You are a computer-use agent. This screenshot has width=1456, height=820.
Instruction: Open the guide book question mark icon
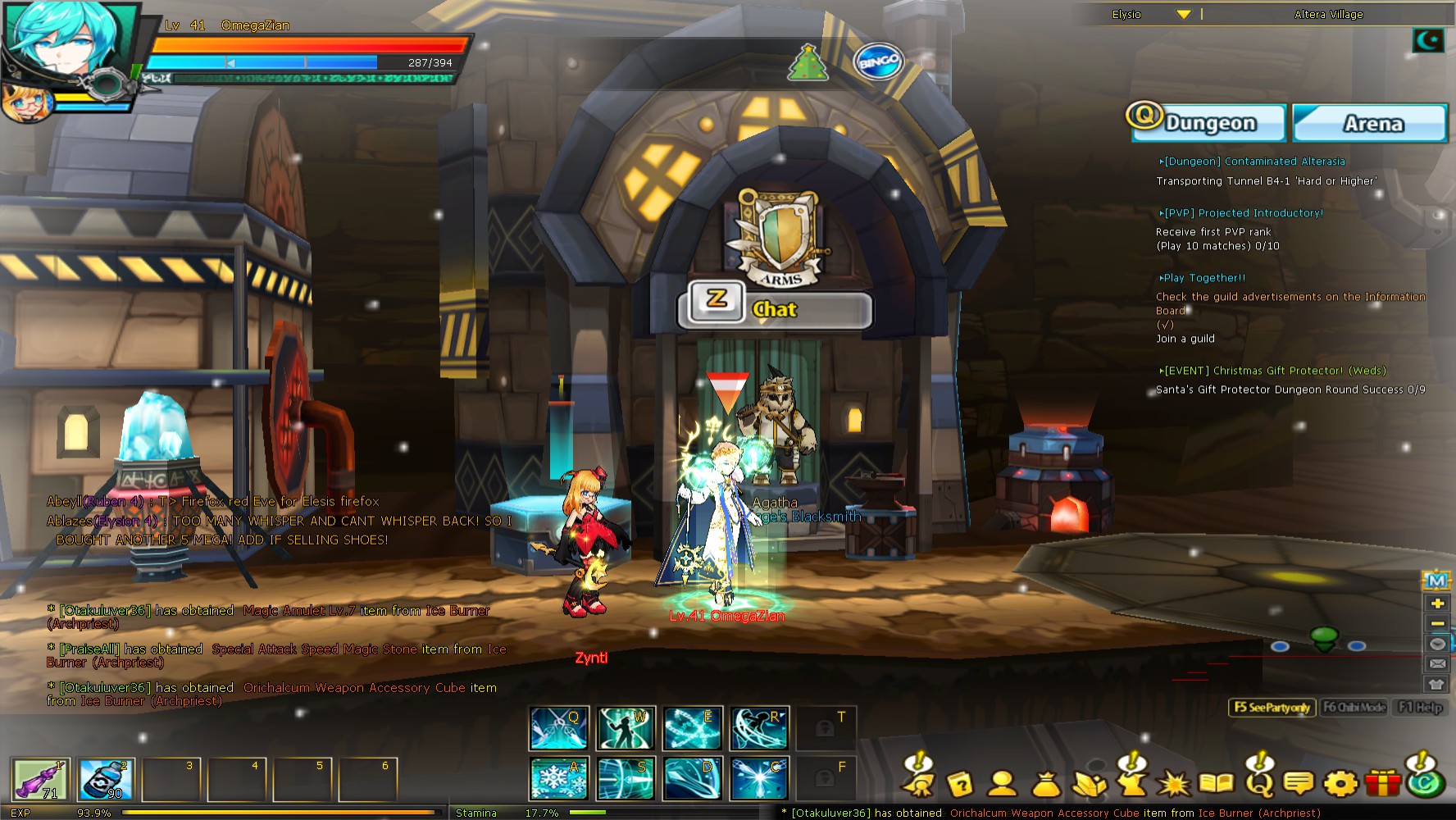961,785
